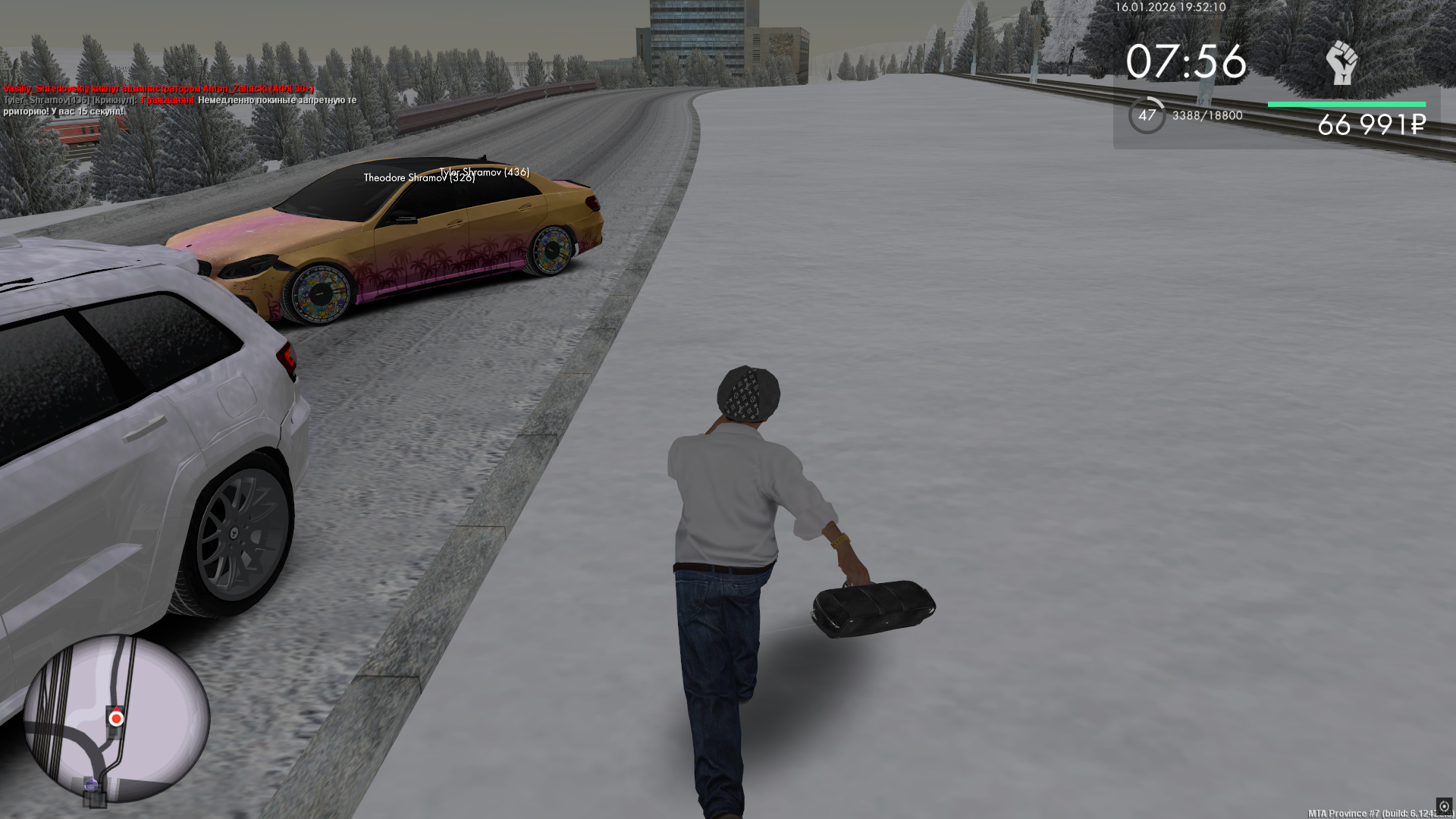Click the level 47 progress circle
This screenshot has width=1456, height=819.
(1147, 115)
